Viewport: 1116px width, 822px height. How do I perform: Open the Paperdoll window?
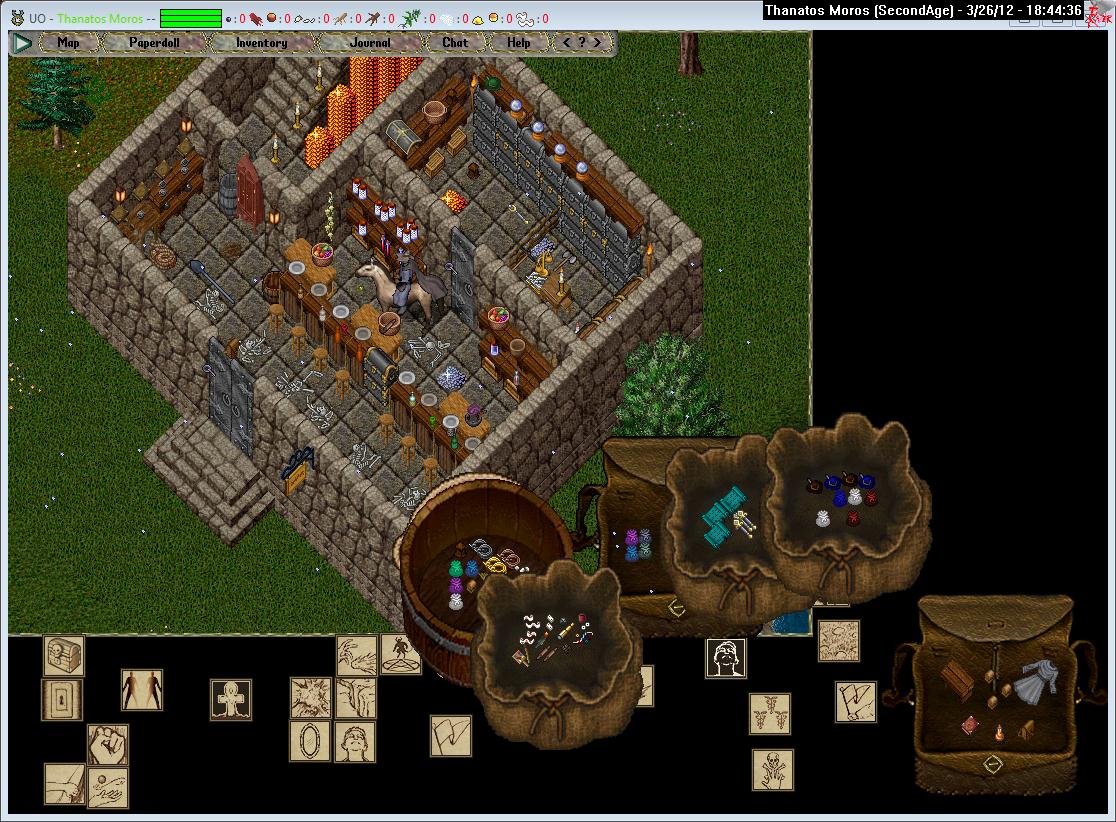pos(152,43)
